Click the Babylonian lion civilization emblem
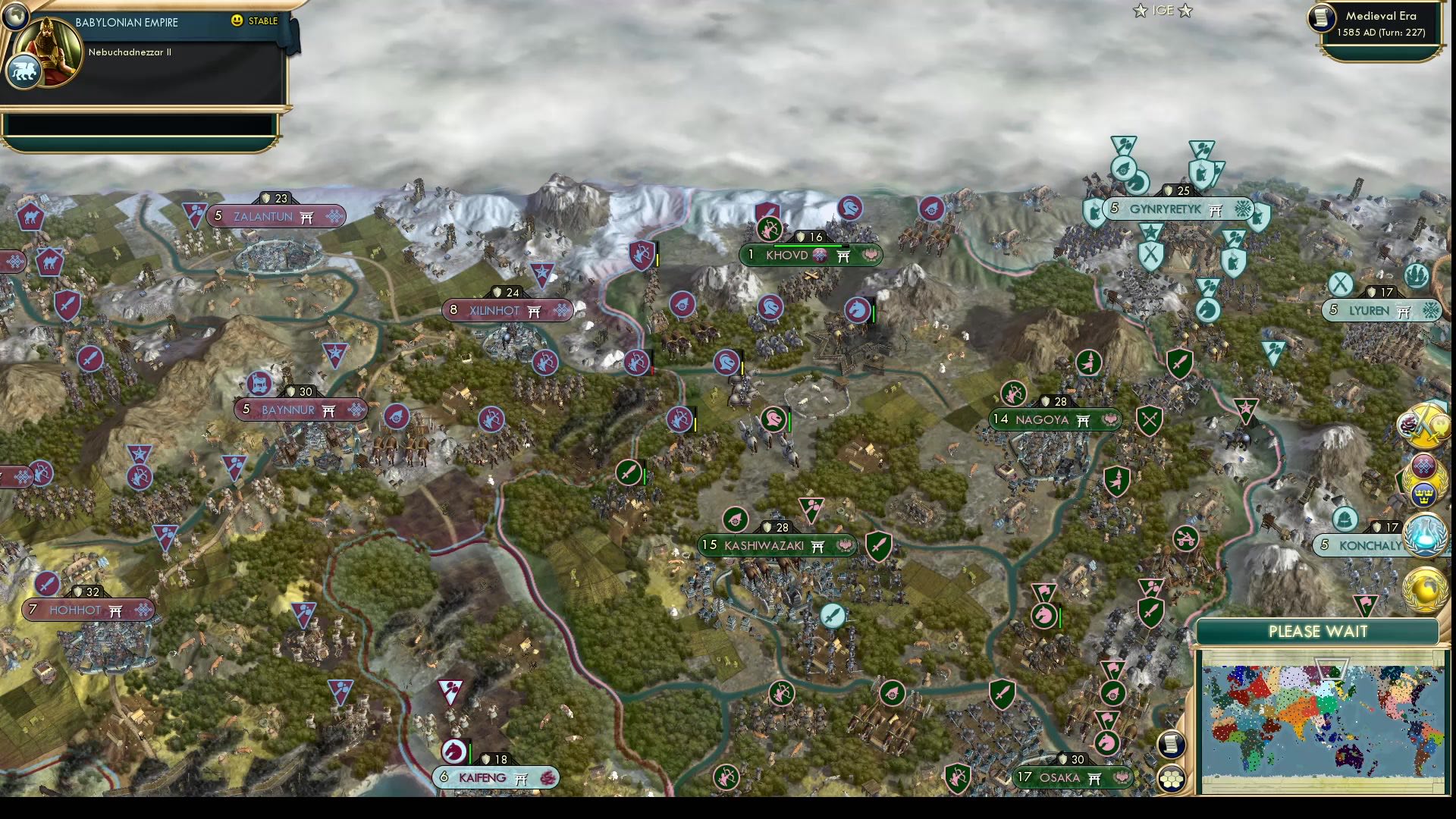This screenshot has height=819, width=1456. 25,71
